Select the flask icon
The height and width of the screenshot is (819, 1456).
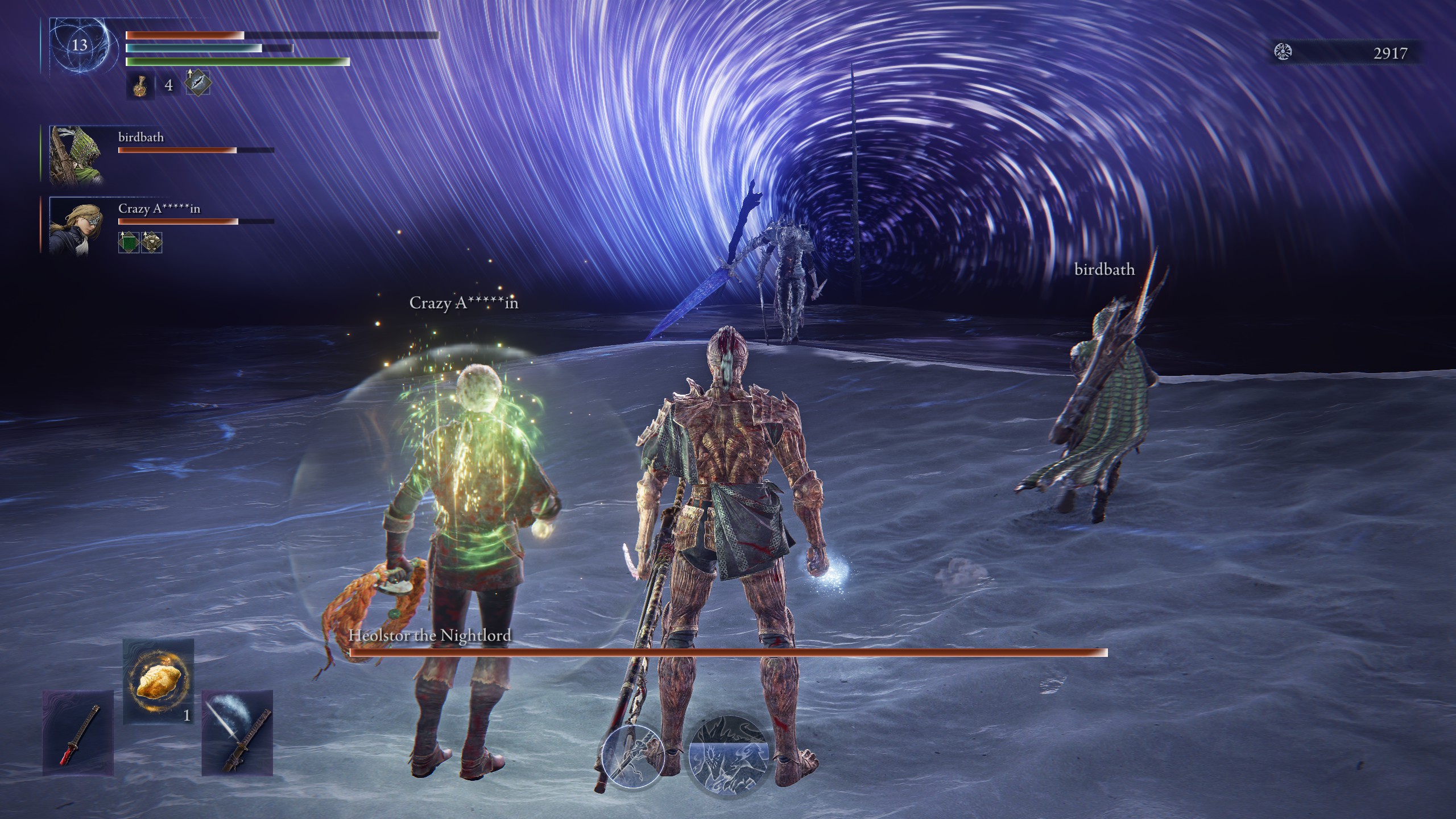coord(140,86)
